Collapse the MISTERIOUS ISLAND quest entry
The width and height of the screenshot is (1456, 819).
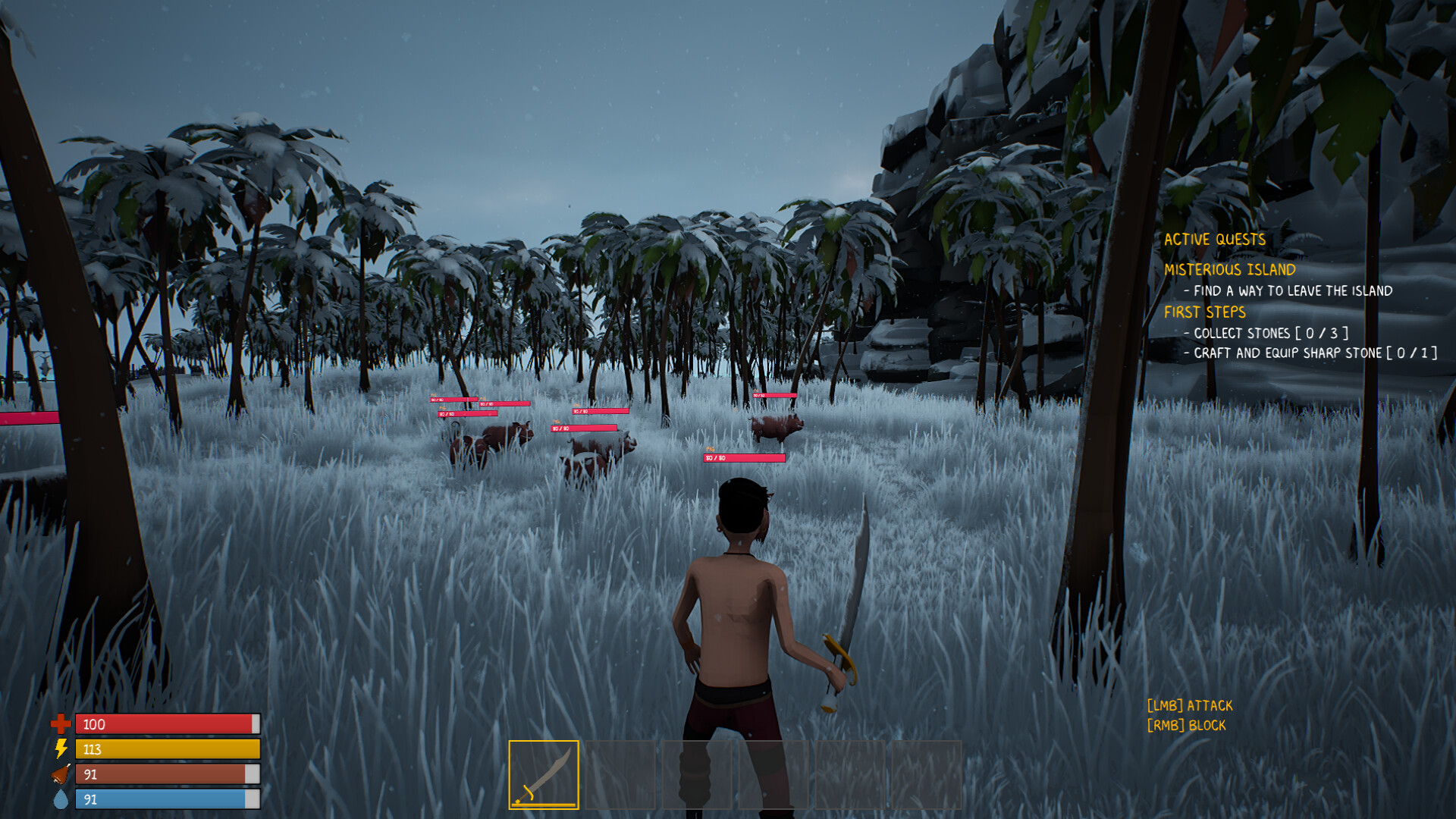[x=1232, y=268]
